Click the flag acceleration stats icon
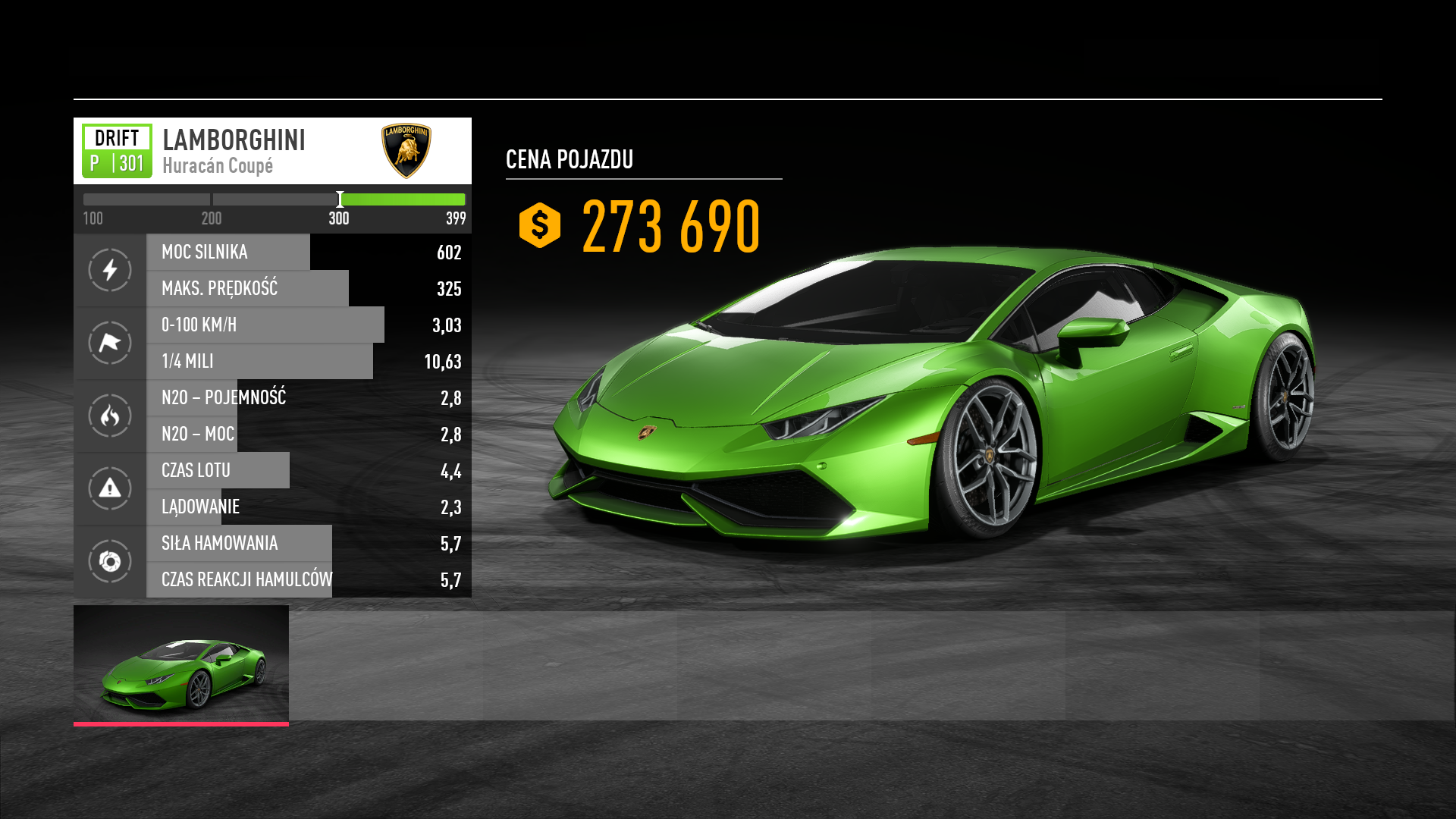The image size is (1456, 819). [x=110, y=343]
